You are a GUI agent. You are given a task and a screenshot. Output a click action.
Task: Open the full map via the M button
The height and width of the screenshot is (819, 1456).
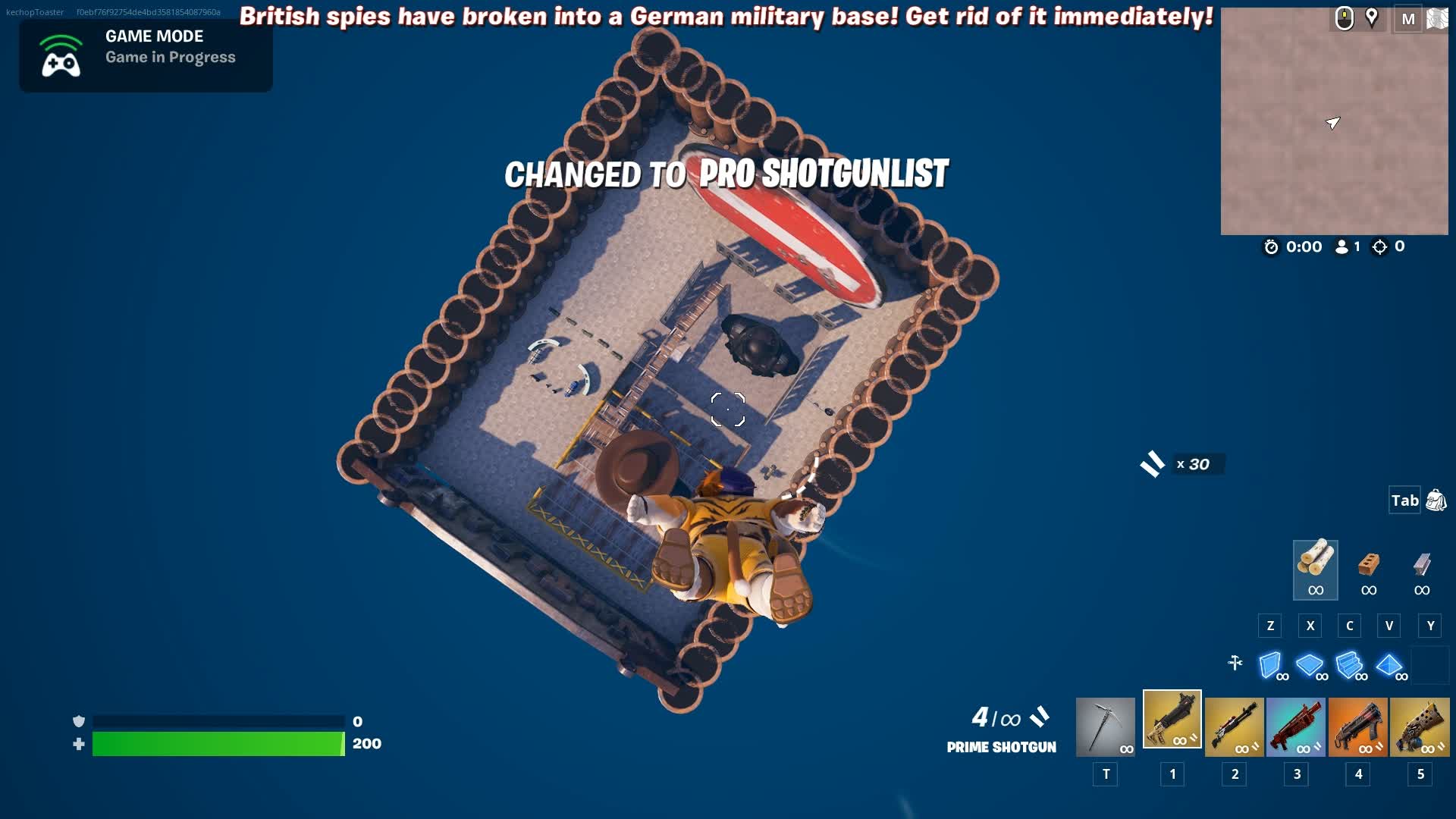click(1409, 19)
